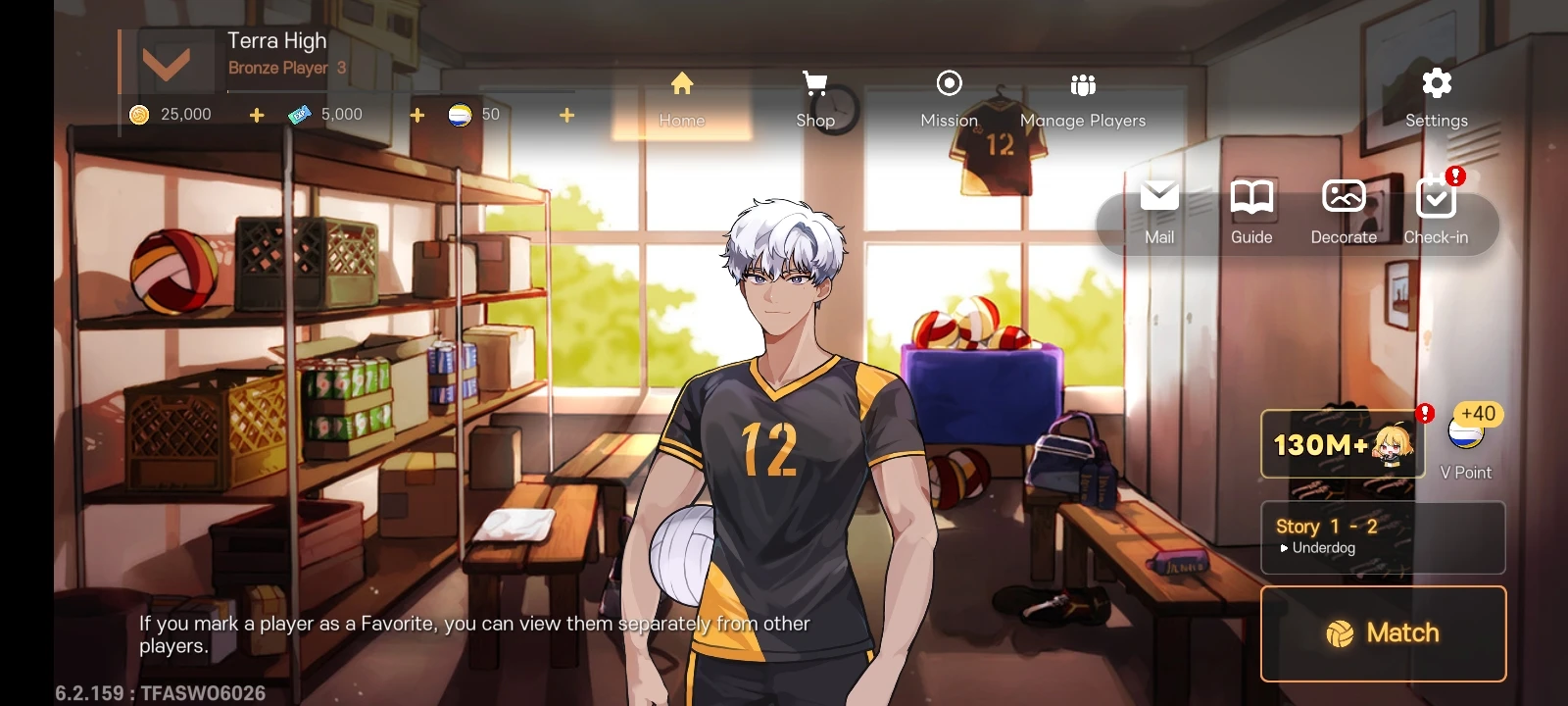1568x706 pixels.
Task: Add coins with the plus button
Action: click(256, 114)
